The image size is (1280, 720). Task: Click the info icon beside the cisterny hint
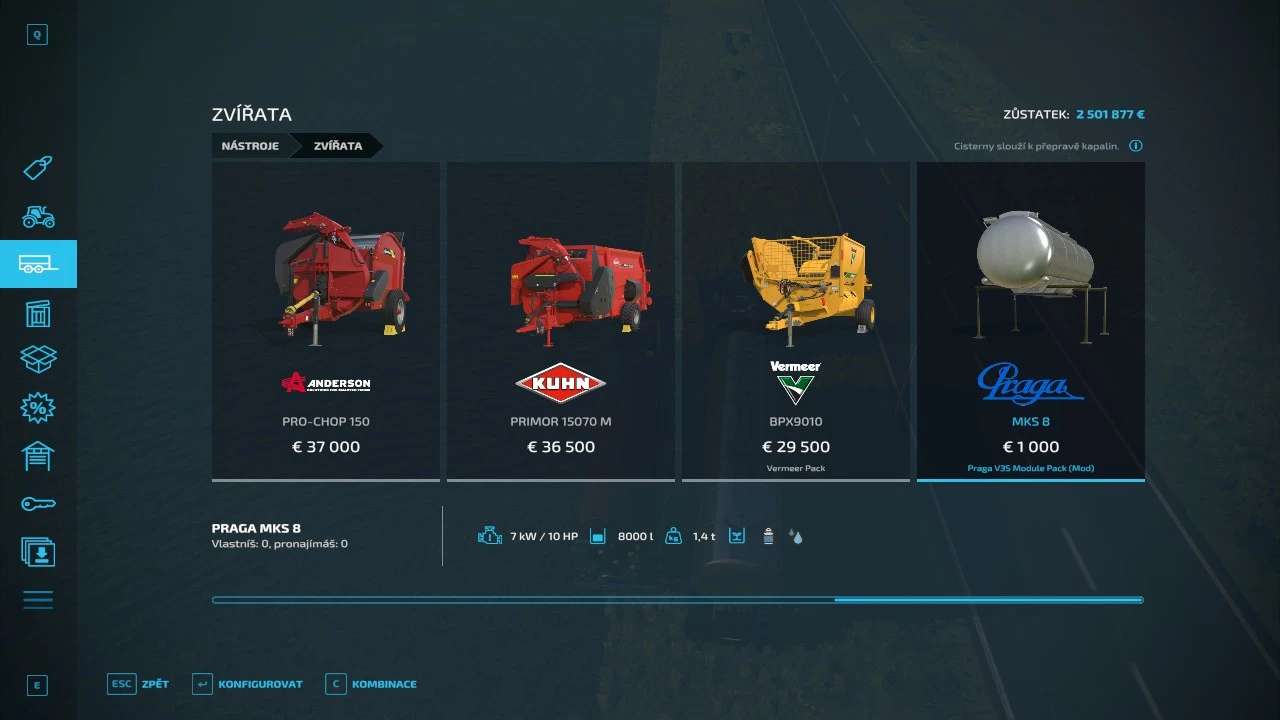pyautogui.click(x=1136, y=146)
